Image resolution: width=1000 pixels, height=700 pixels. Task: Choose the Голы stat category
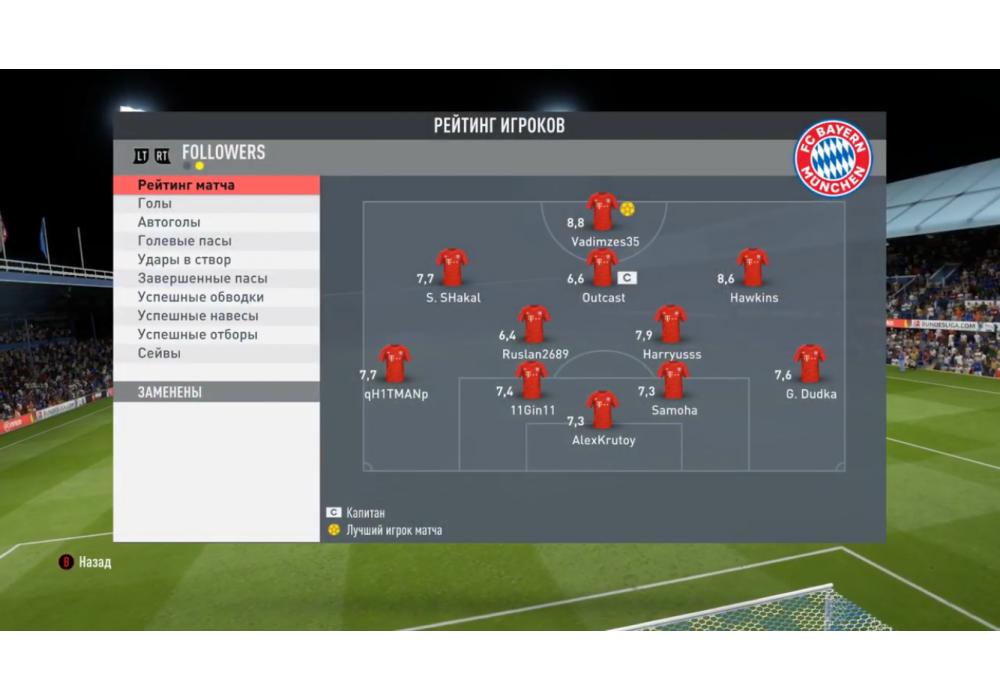click(x=216, y=204)
